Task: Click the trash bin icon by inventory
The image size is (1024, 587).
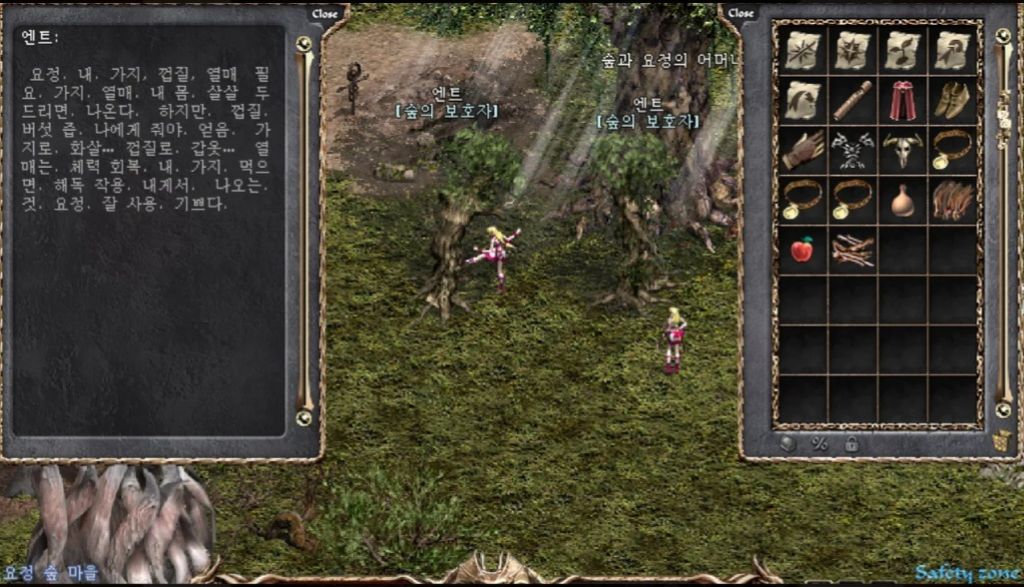Action: [x=1003, y=440]
